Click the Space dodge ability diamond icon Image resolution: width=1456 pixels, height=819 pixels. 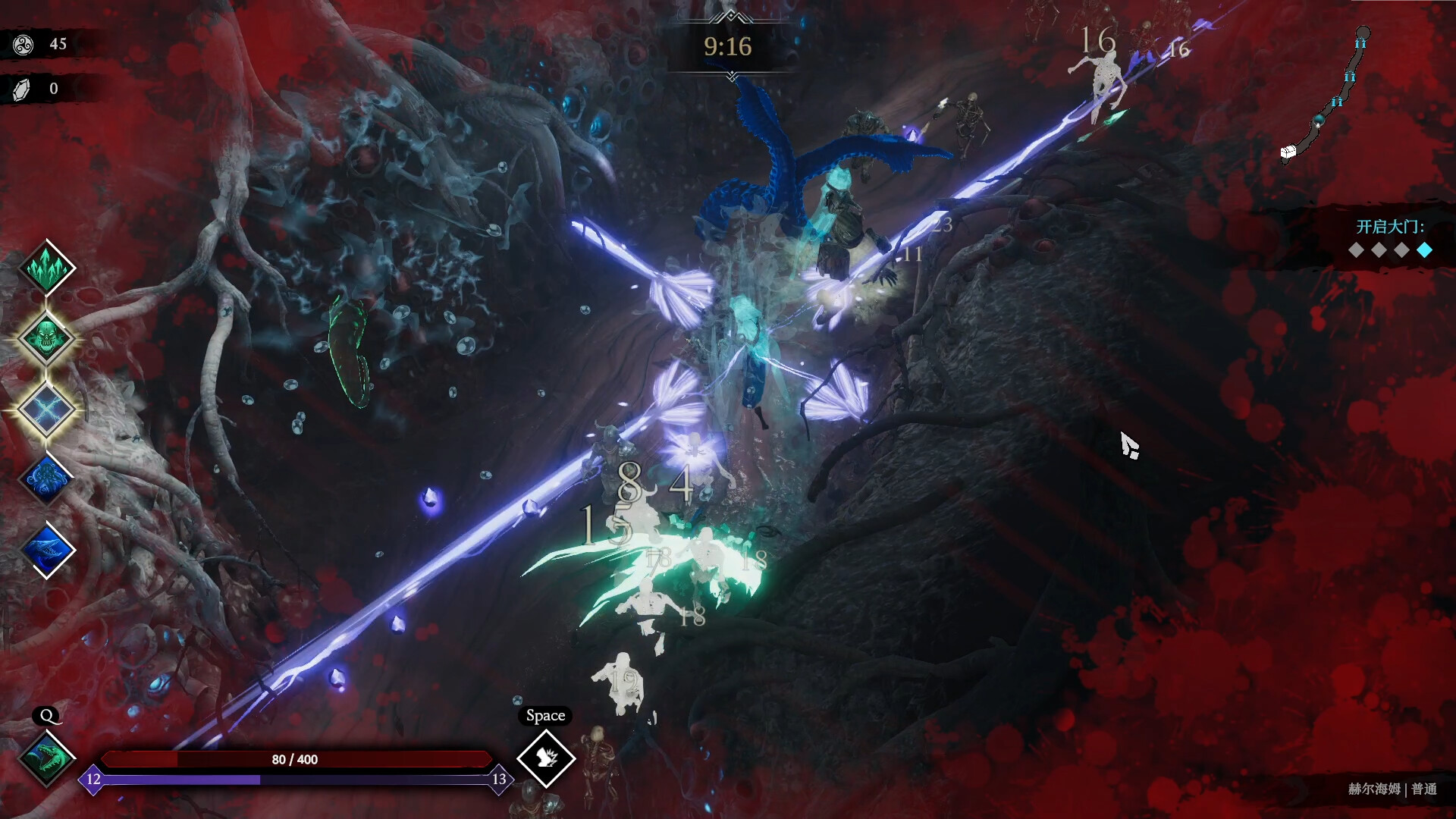(546, 760)
